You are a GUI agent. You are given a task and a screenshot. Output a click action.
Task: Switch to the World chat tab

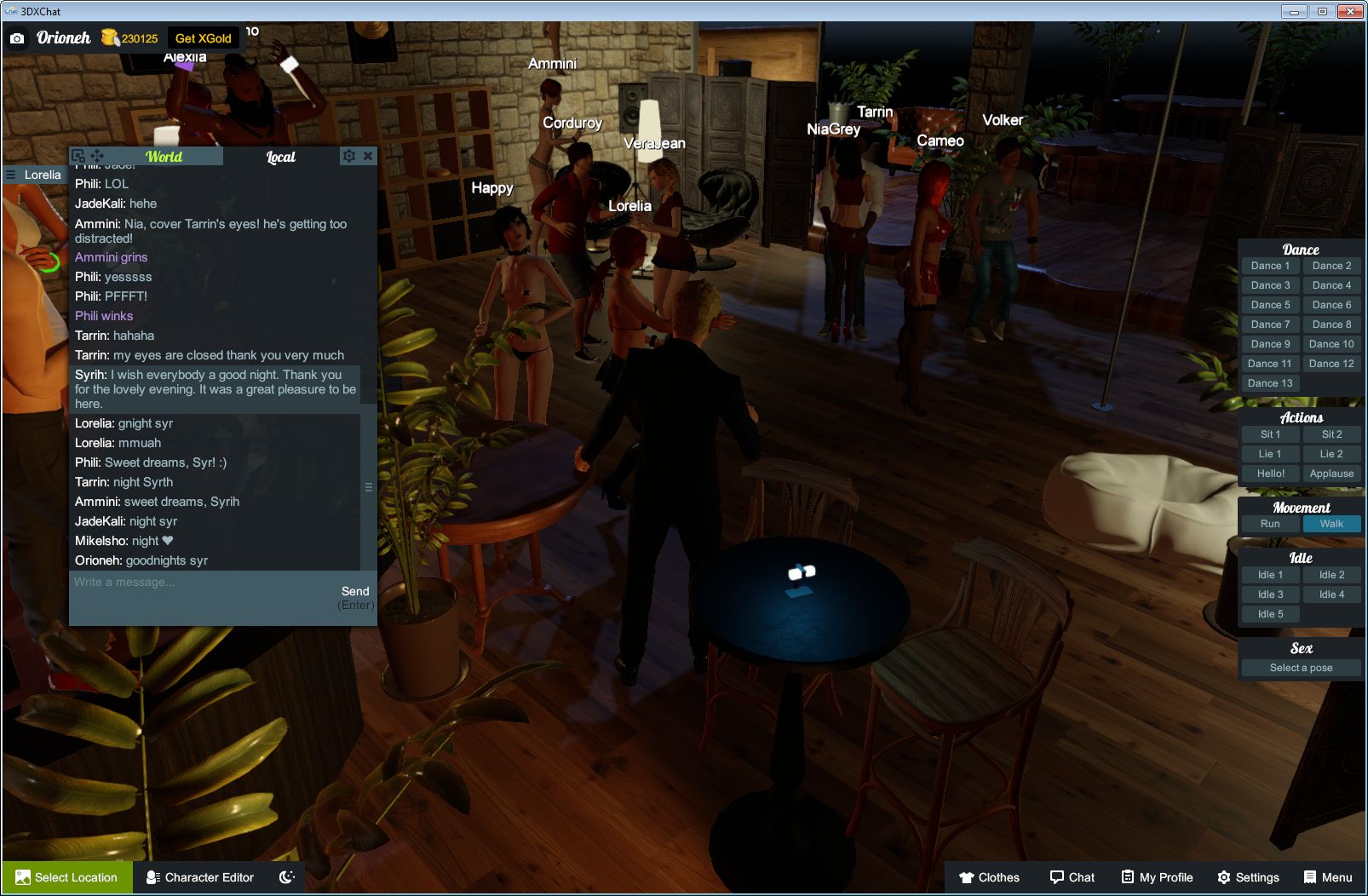coord(164,156)
